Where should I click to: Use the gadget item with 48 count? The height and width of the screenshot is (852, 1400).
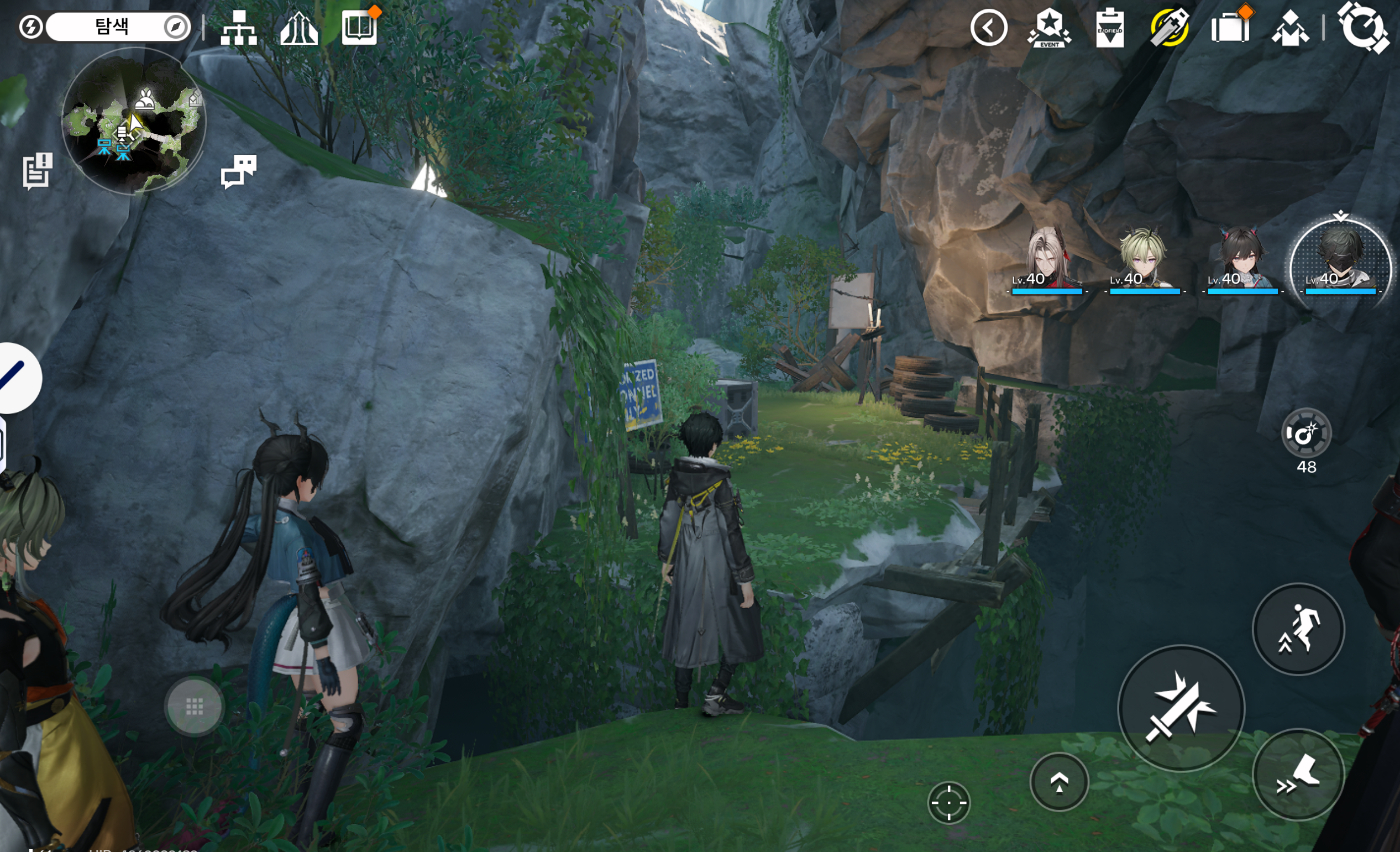pyautogui.click(x=1305, y=433)
